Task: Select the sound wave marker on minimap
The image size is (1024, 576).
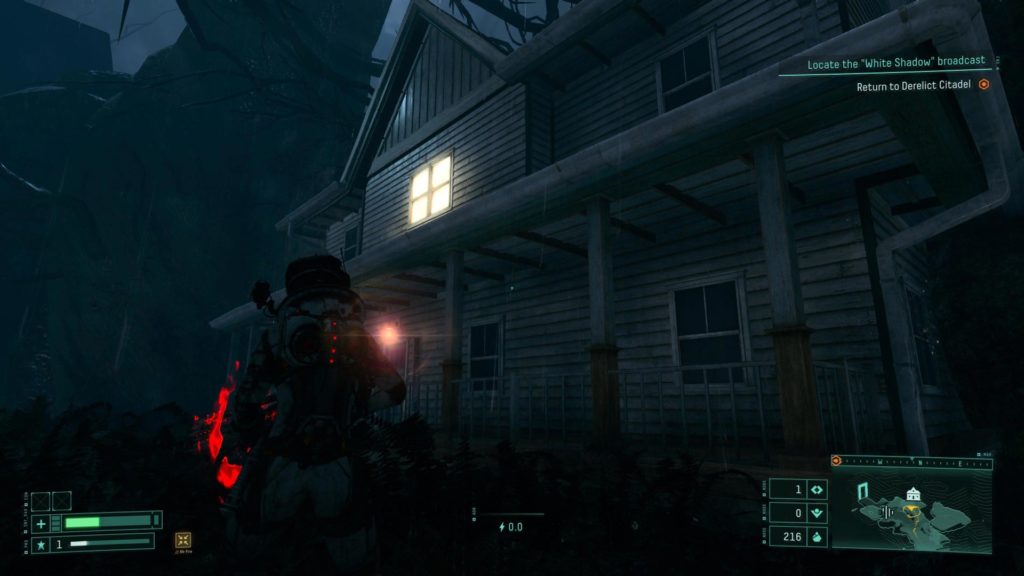Action: click(884, 513)
